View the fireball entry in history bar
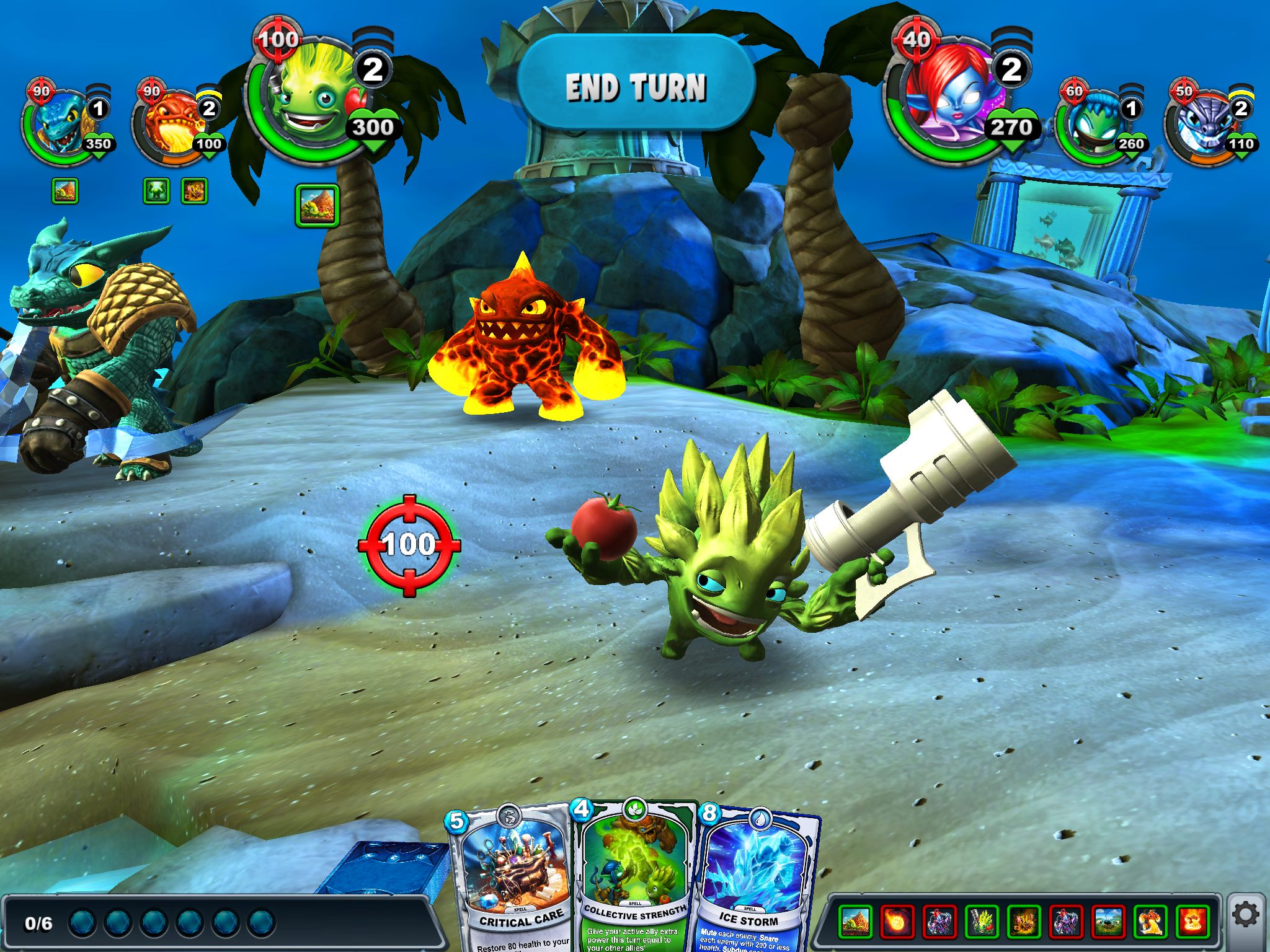Screen dimensions: 1270x952 (x=896, y=922)
